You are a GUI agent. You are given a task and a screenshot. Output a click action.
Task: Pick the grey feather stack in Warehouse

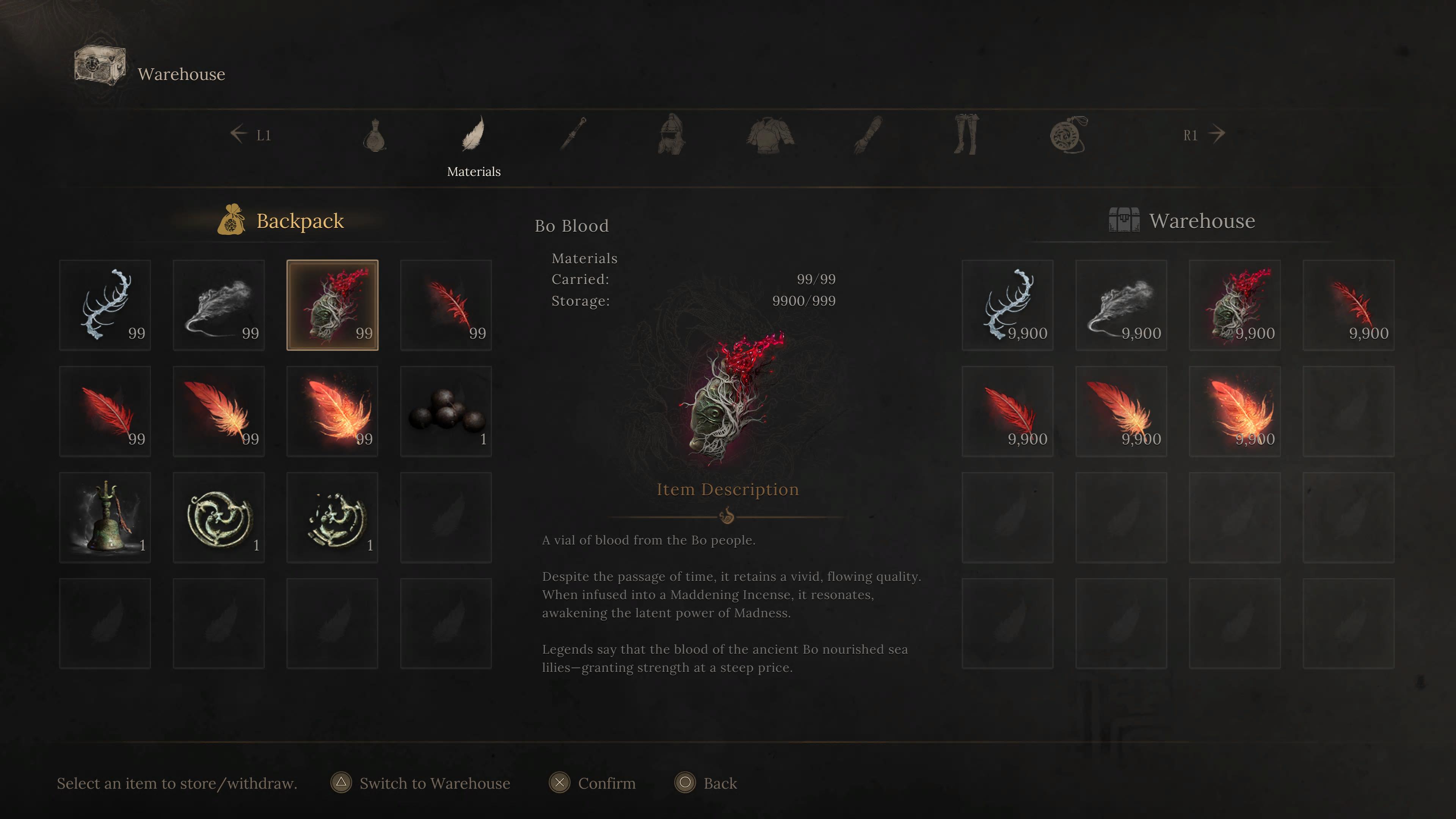tap(1121, 305)
